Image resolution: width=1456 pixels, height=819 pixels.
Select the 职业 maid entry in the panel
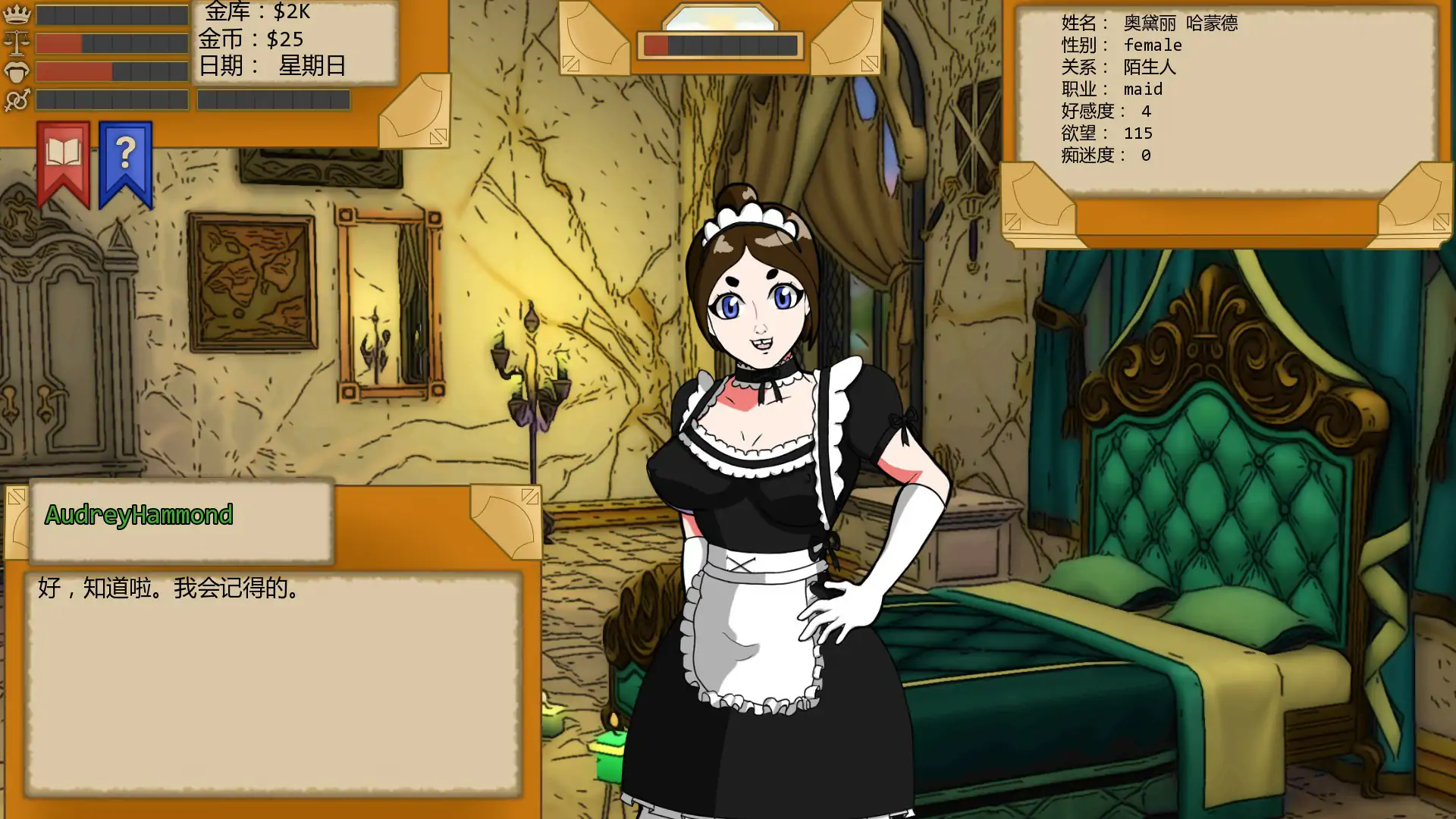point(1111,89)
